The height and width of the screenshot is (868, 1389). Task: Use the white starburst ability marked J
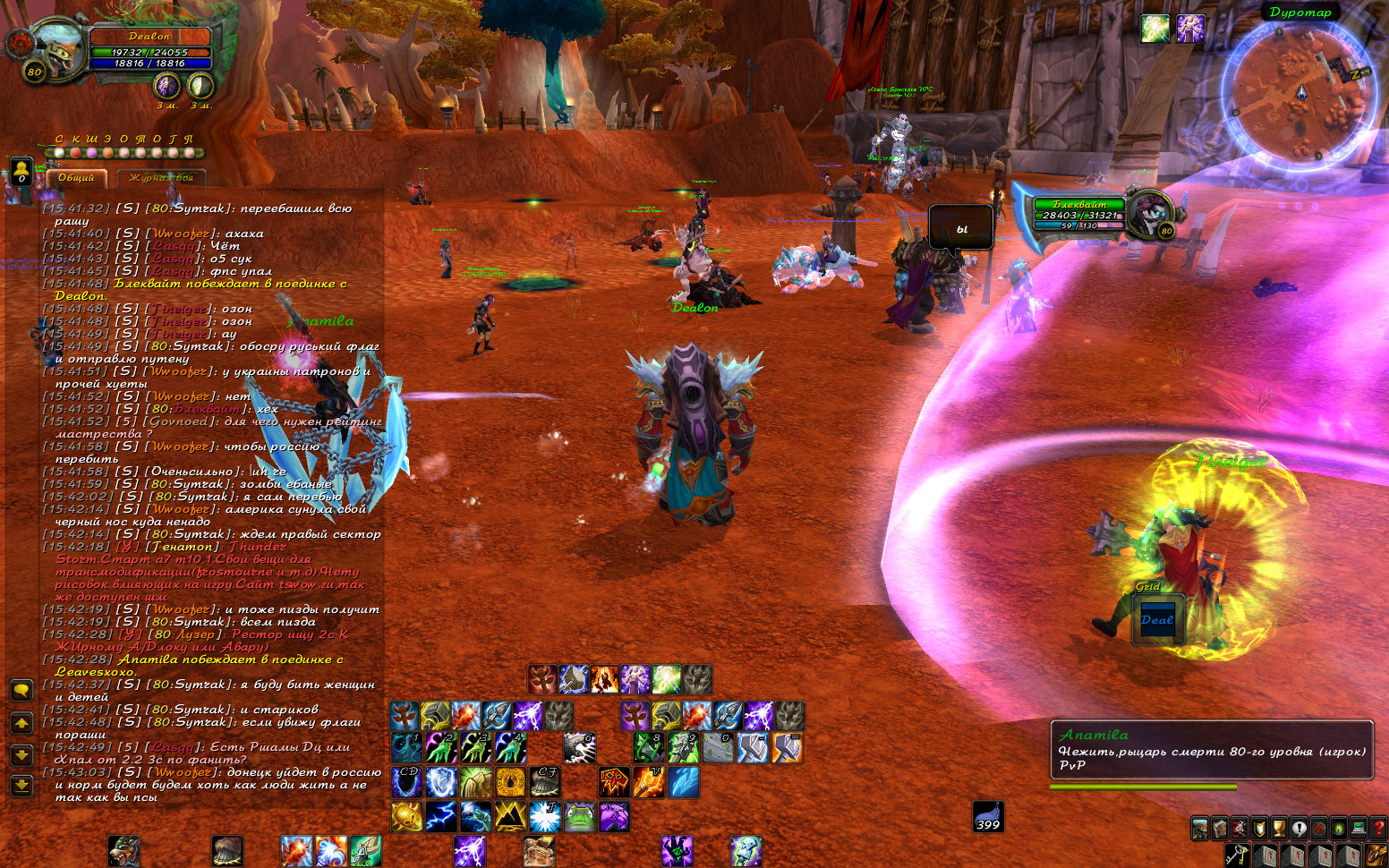(x=544, y=816)
